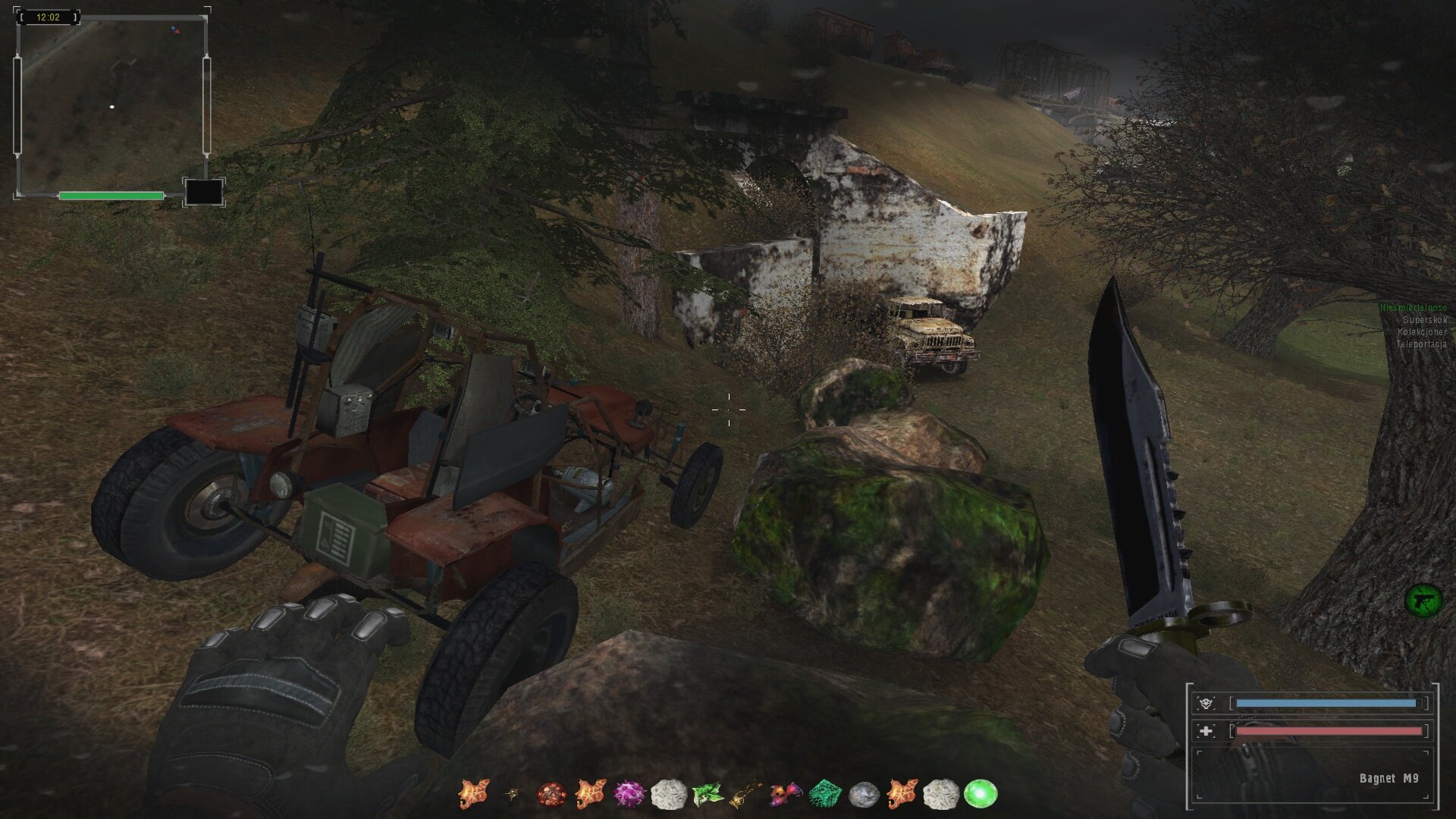Select the green leaf-shaped artifact
Screen dimensions: 1456x819
click(707, 795)
